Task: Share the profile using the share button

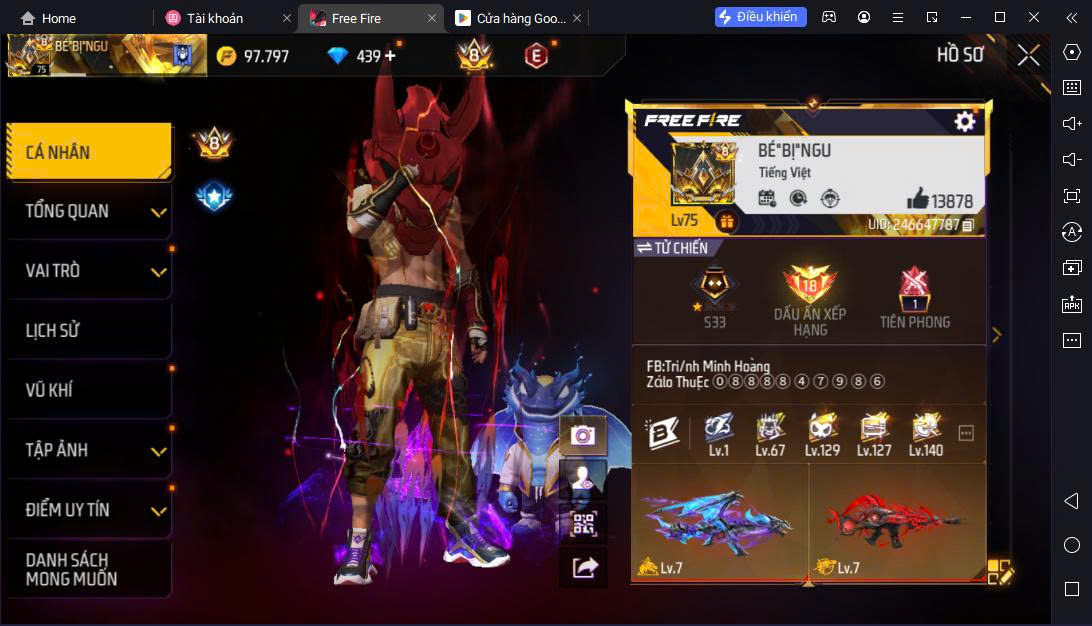Action: pyautogui.click(x=583, y=567)
